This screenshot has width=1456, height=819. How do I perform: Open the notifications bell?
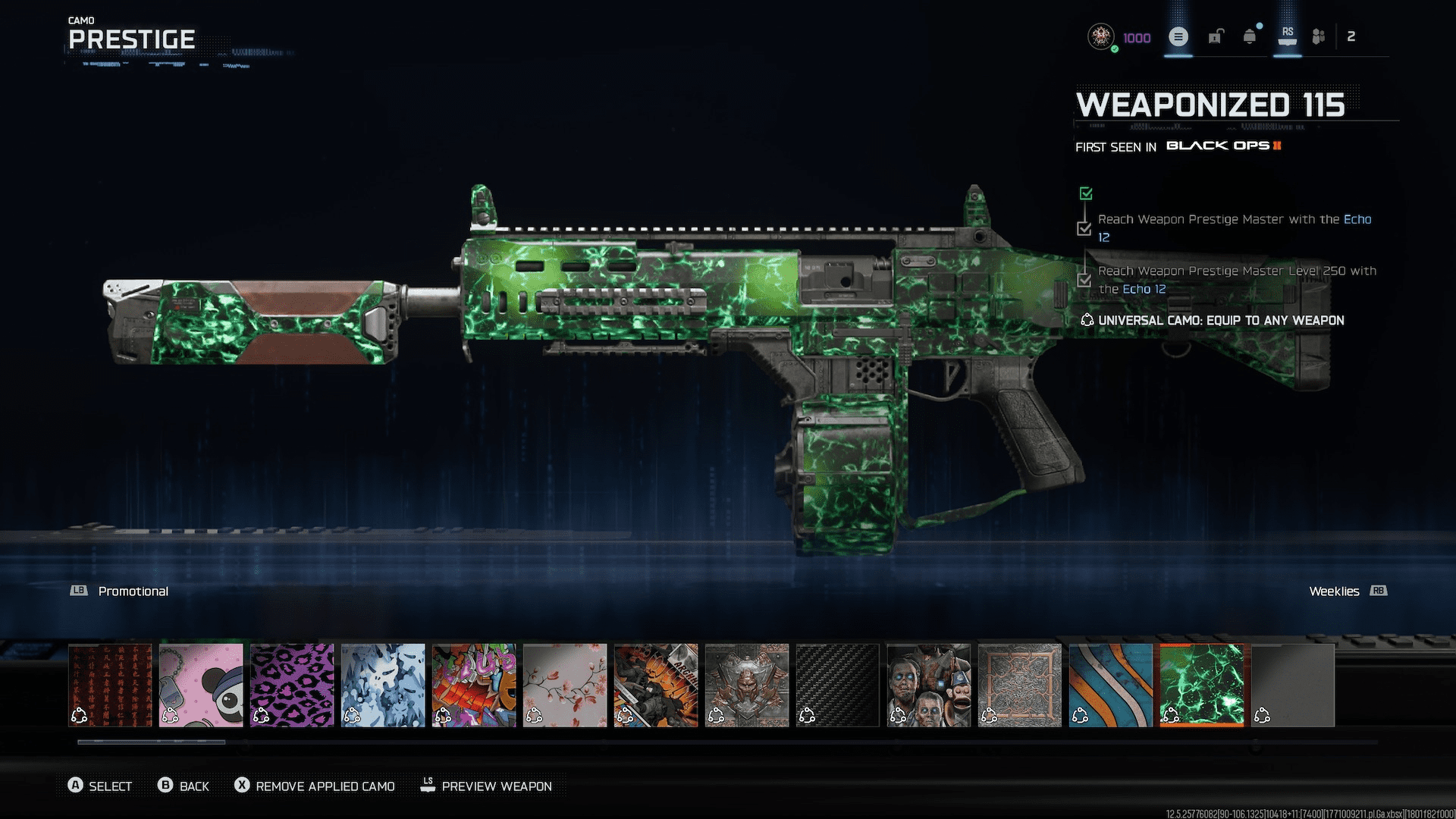tap(1250, 36)
